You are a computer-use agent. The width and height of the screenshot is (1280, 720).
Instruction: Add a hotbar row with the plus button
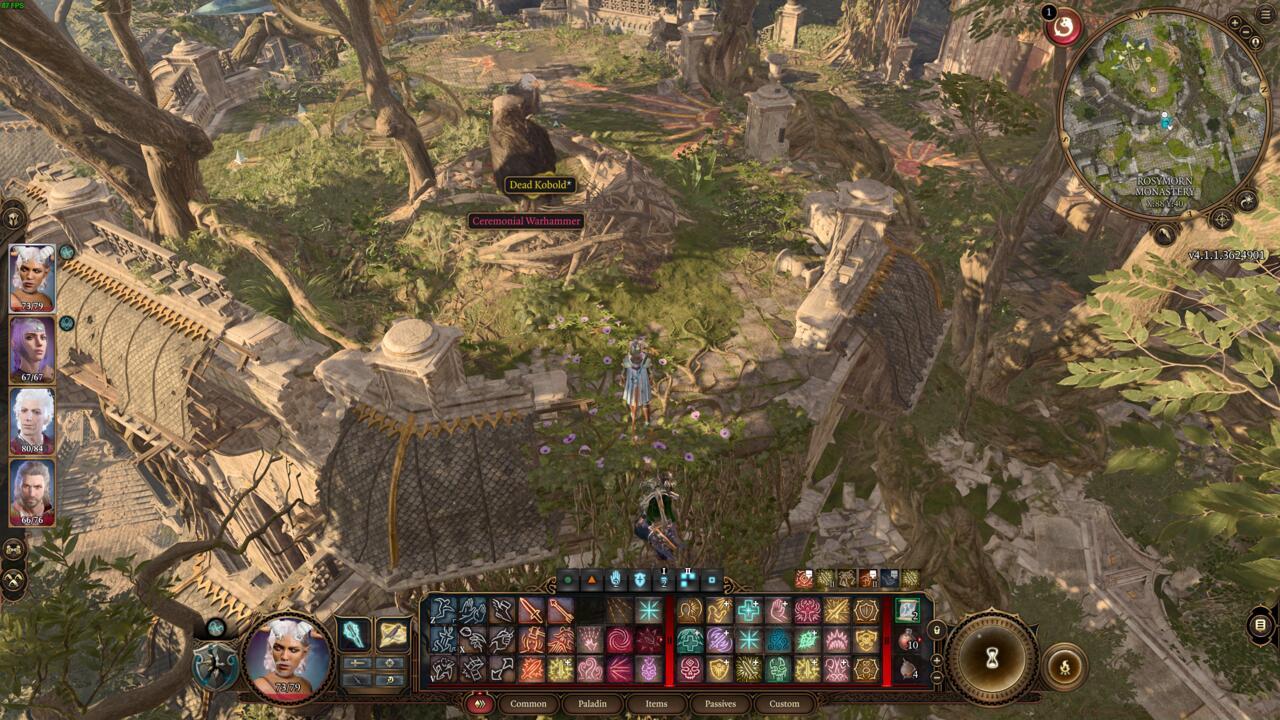click(937, 660)
